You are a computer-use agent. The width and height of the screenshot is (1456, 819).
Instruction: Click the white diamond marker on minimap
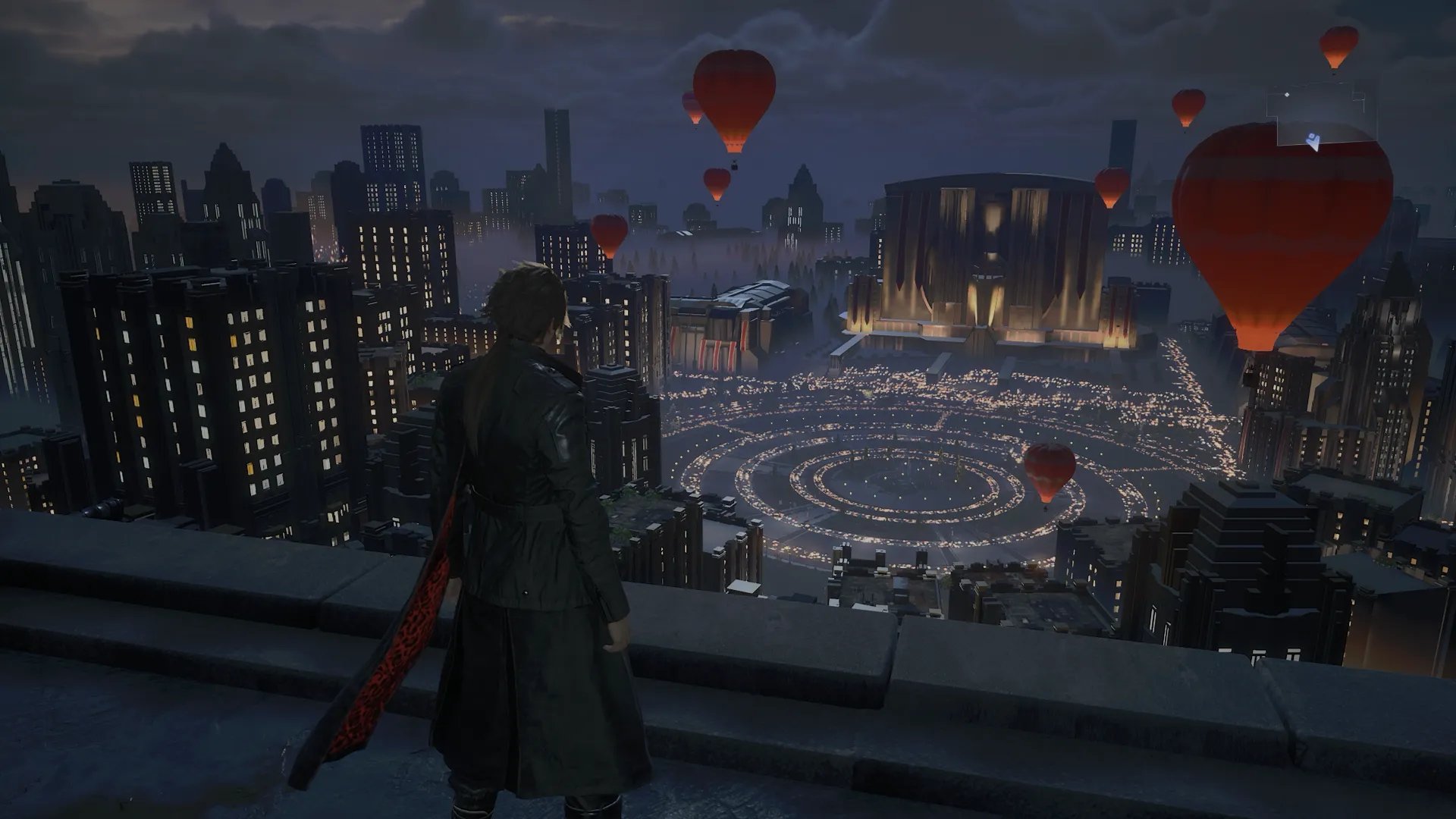[1287, 95]
